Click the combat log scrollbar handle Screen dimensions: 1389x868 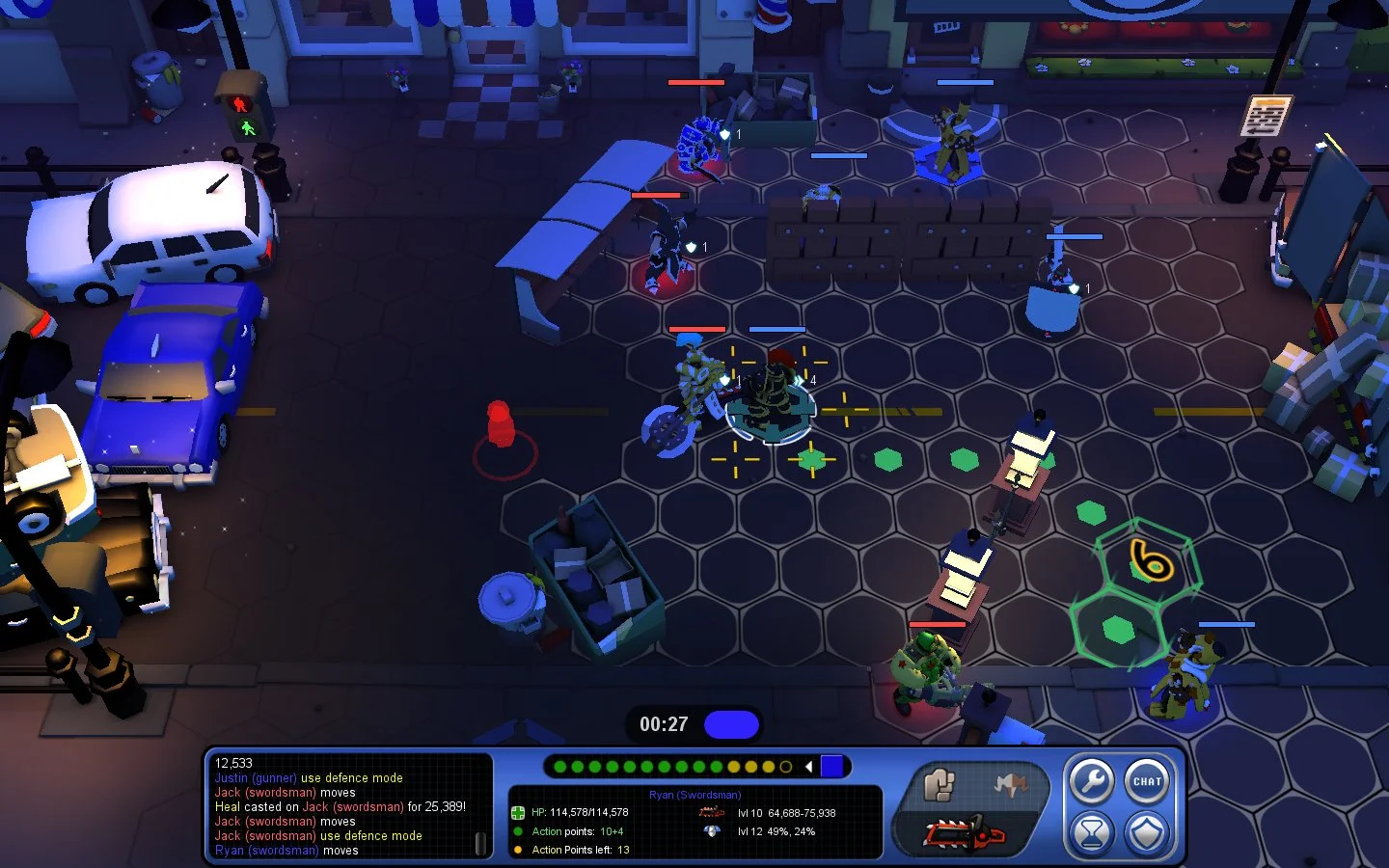click(x=480, y=844)
